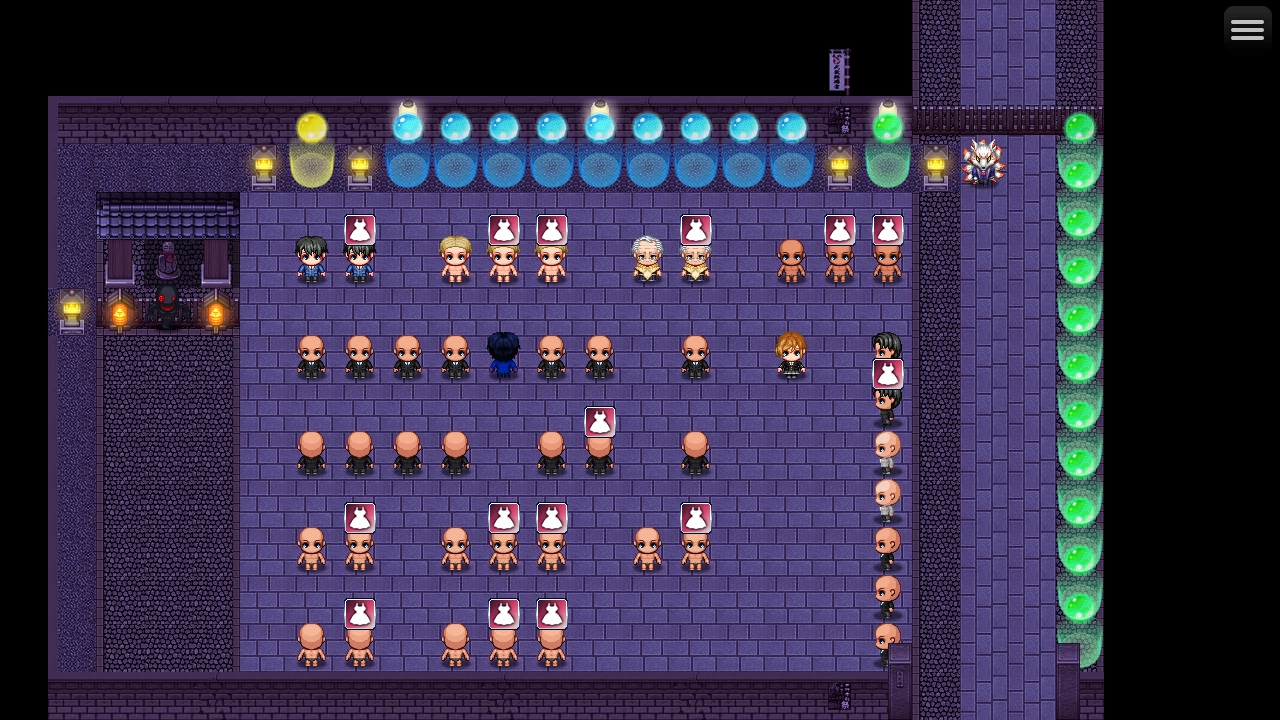Click the dress icon above the blonde woman up top

click(504, 229)
